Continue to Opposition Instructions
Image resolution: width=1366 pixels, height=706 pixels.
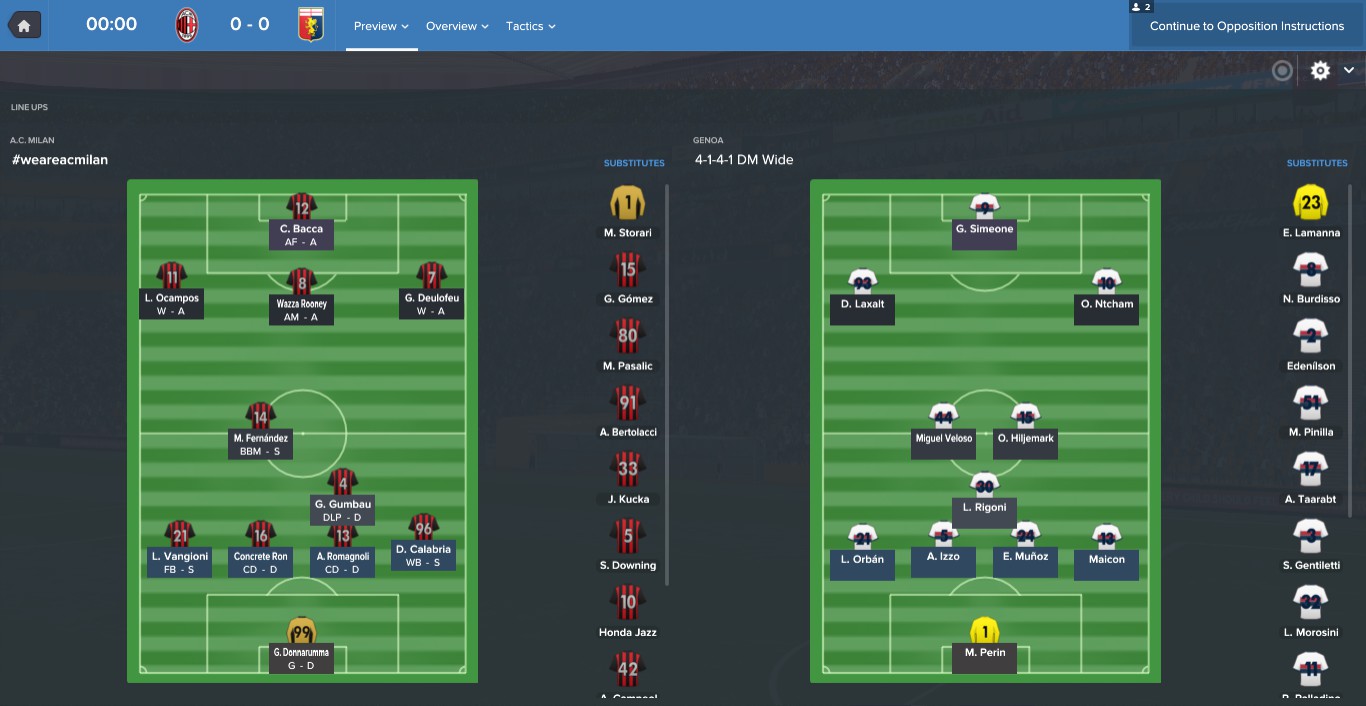pos(1246,26)
